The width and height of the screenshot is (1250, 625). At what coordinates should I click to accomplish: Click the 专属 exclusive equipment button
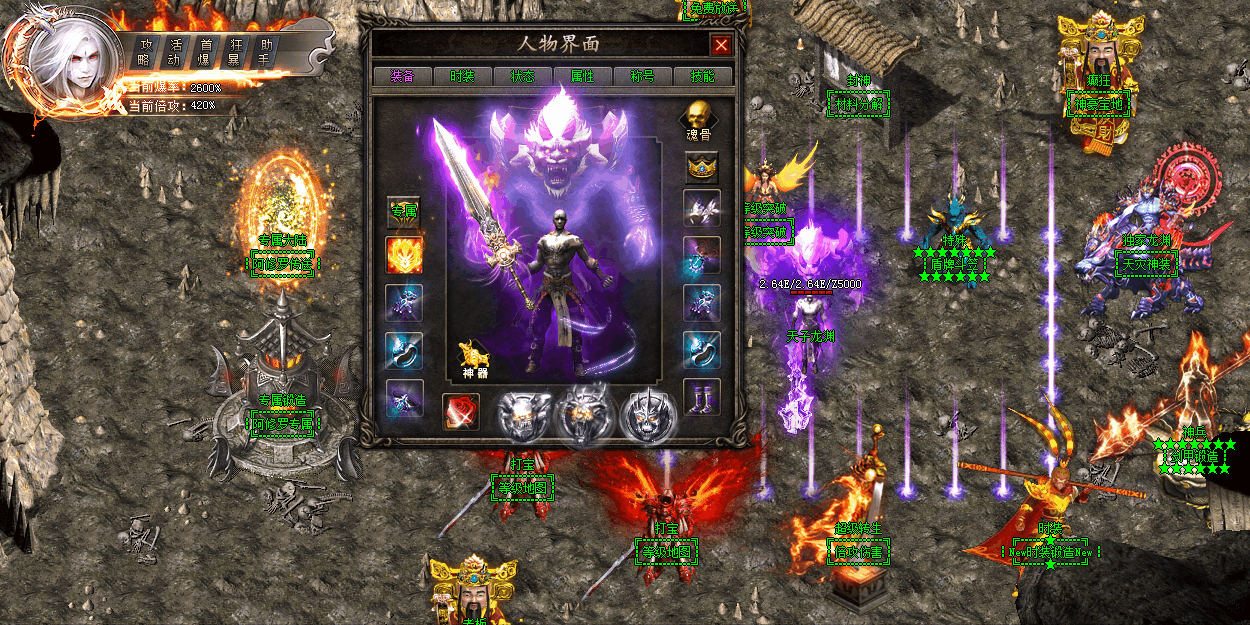click(404, 211)
